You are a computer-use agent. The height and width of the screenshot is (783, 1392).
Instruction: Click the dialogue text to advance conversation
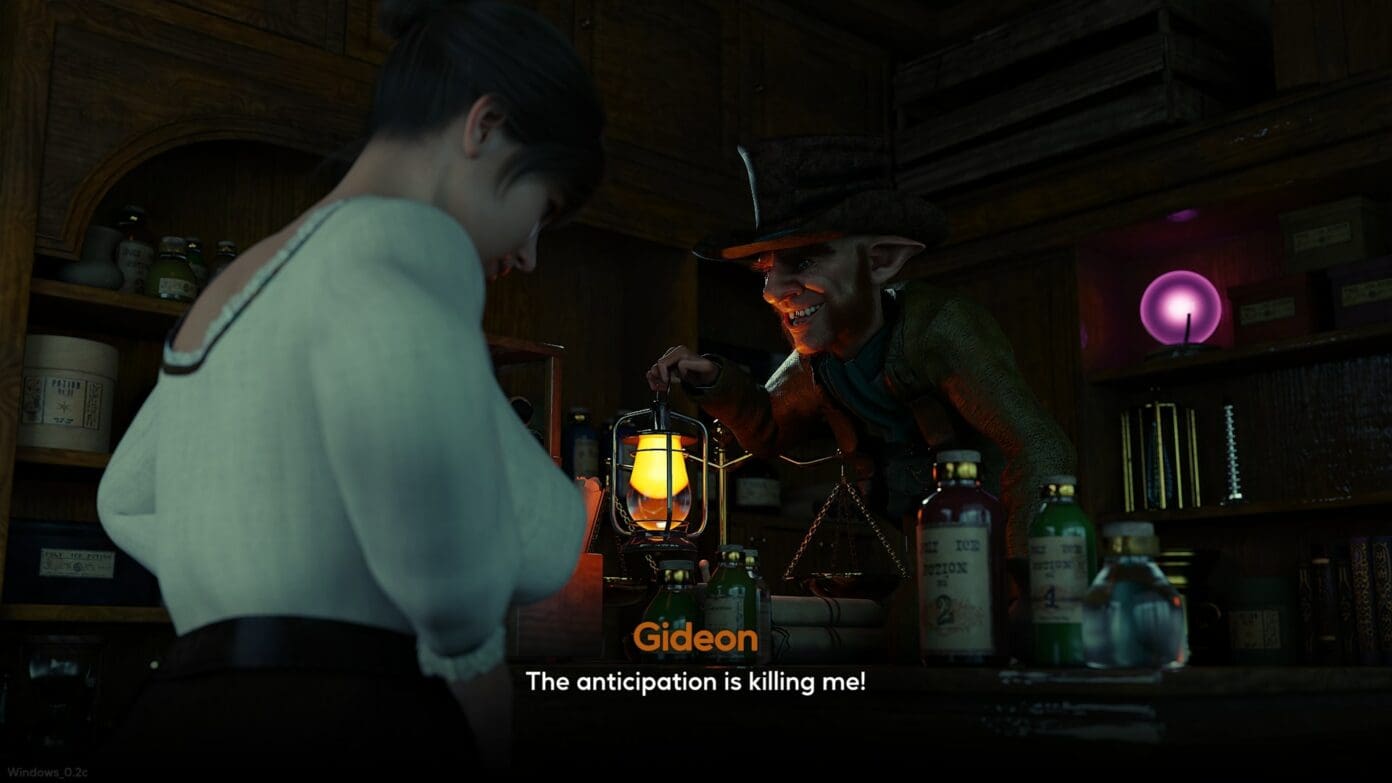tap(697, 679)
